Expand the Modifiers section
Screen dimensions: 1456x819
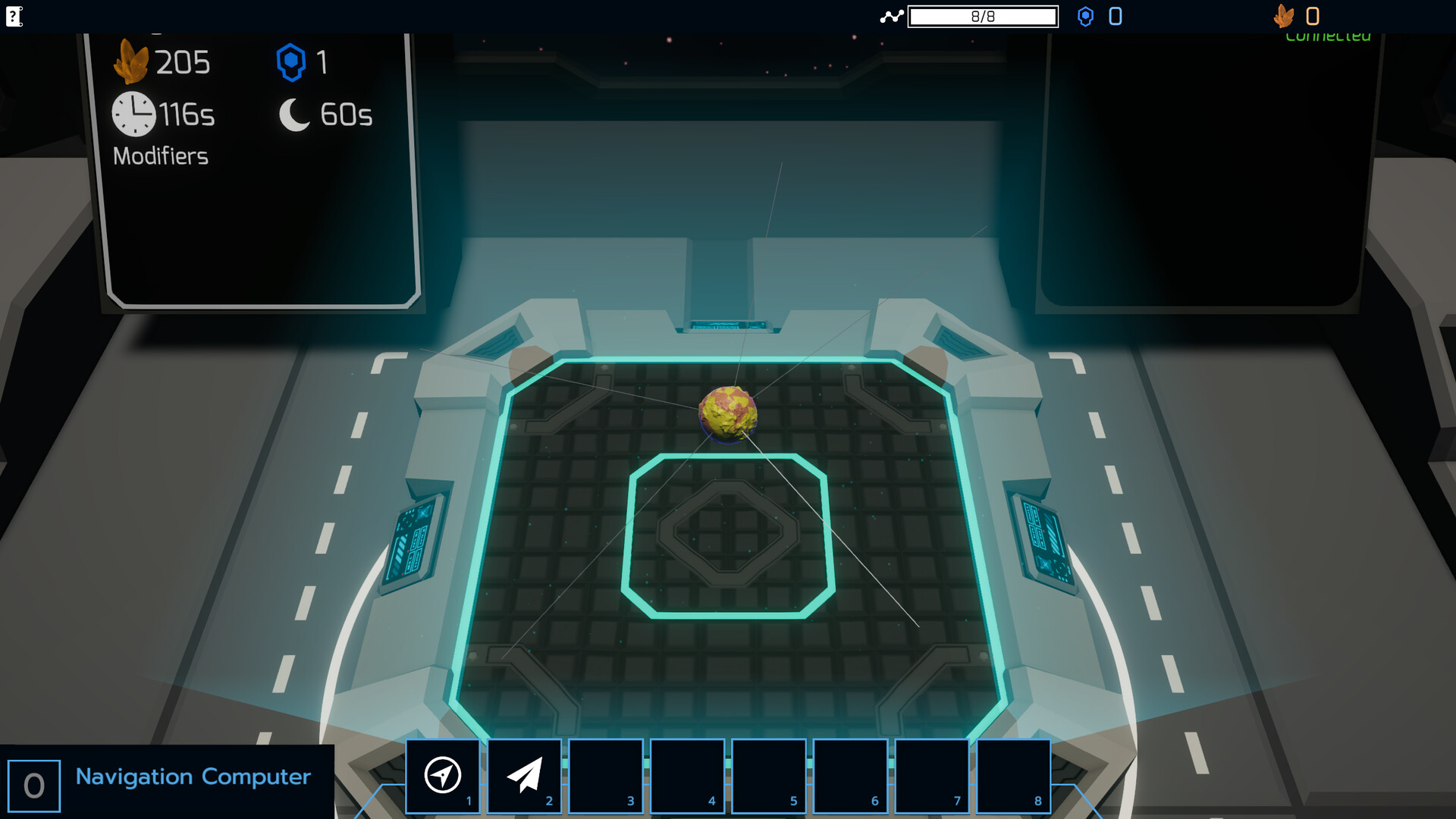(162, 156)
